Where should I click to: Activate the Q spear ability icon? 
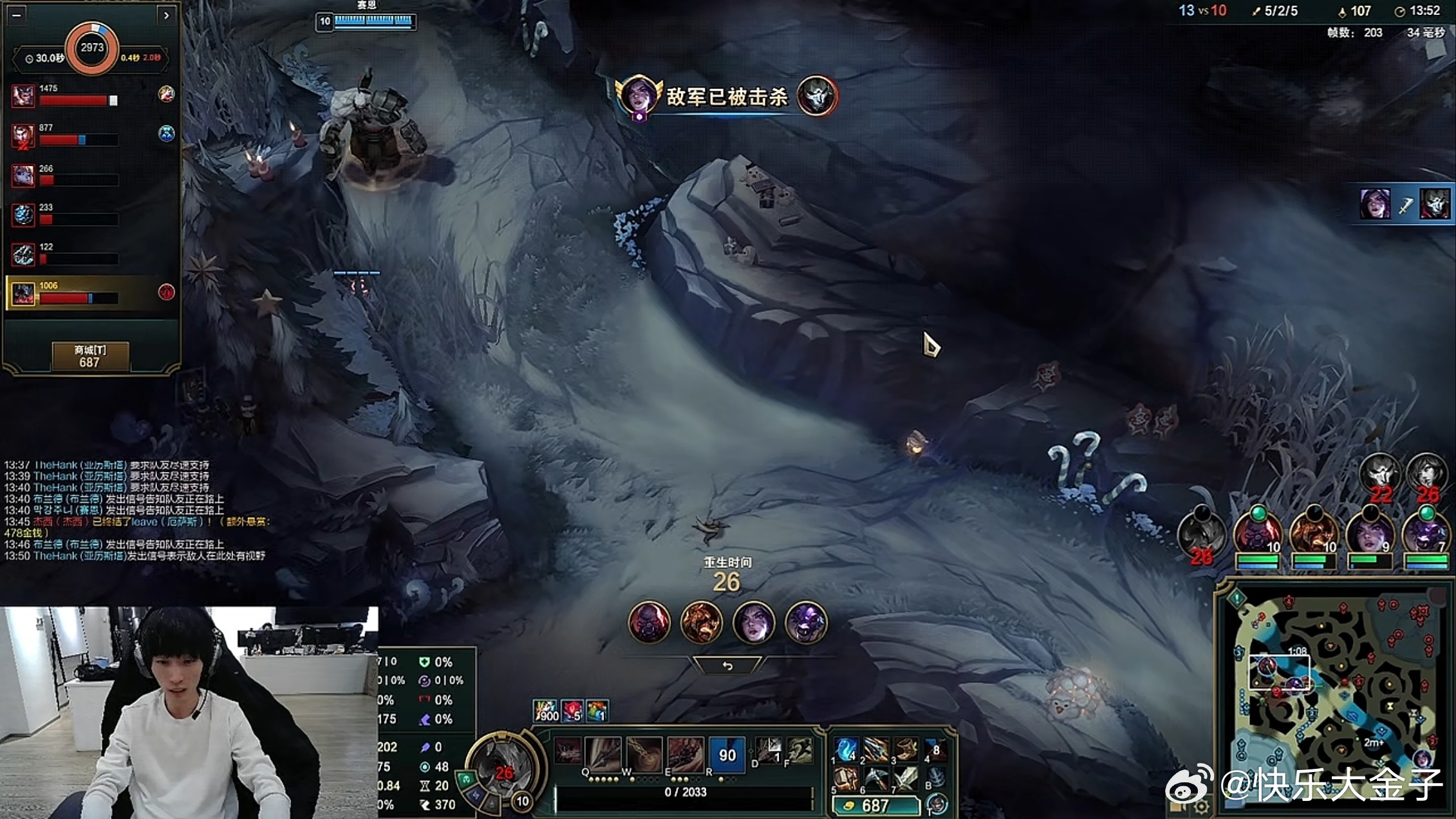pos(602,753)
